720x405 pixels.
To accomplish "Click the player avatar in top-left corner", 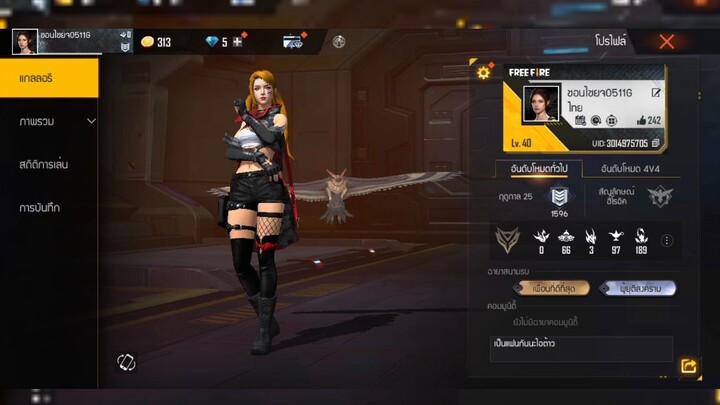I will tap(24, 41).
